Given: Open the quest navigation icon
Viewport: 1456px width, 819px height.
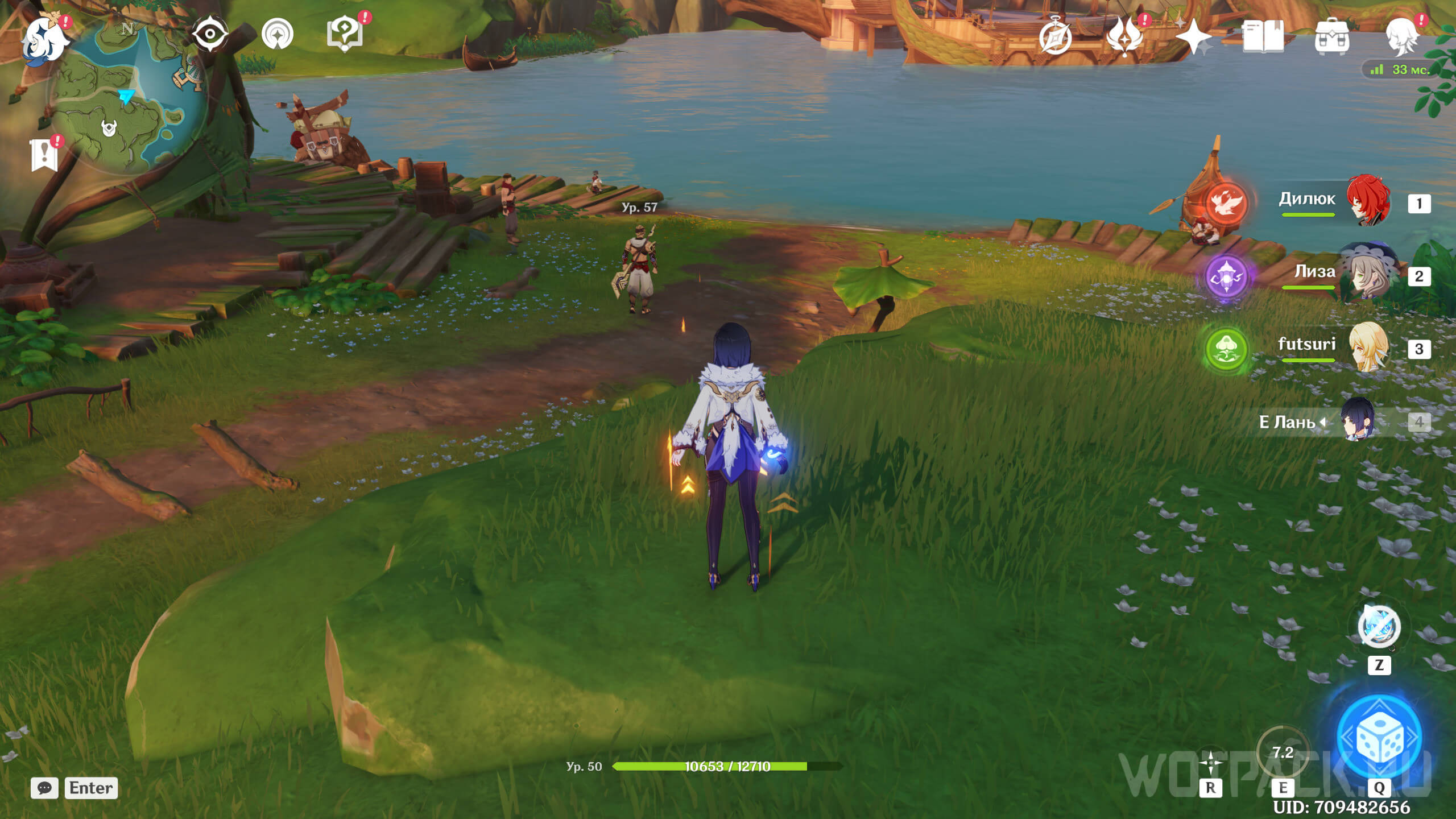Looking at the screenshot, I should 278,34.
